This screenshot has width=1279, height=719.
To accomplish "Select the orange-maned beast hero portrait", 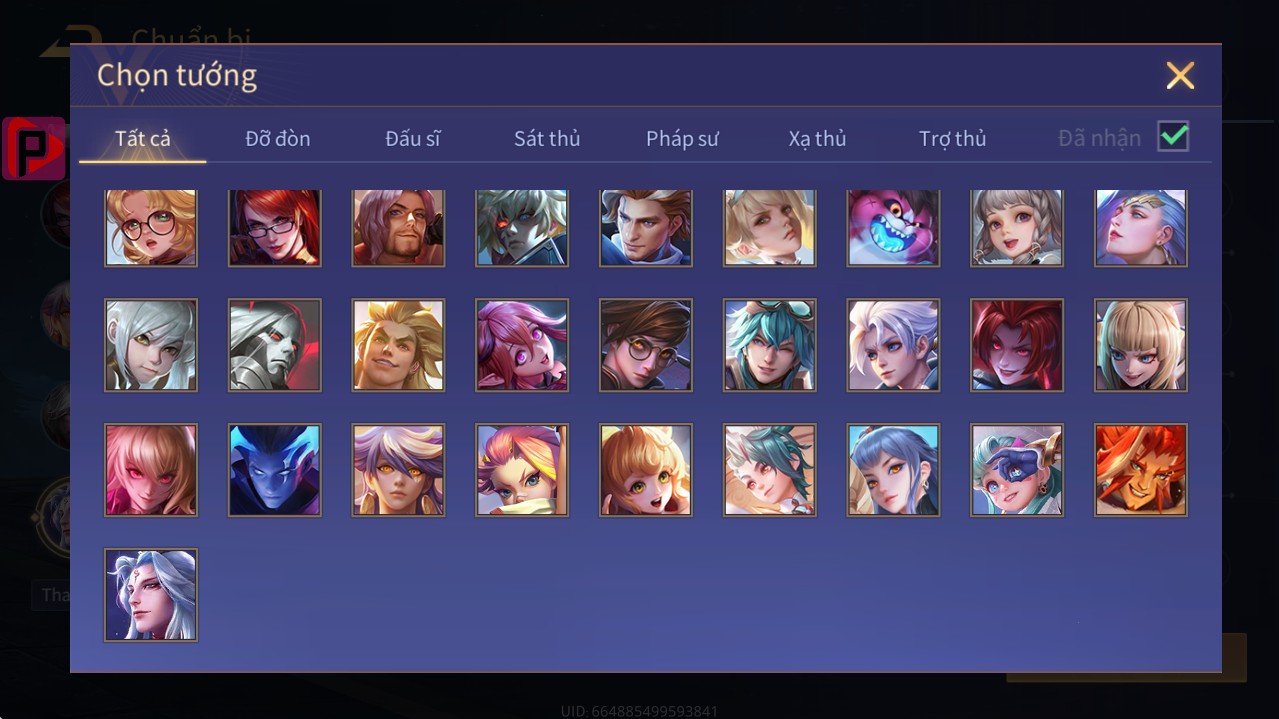I will [1141, 470].
